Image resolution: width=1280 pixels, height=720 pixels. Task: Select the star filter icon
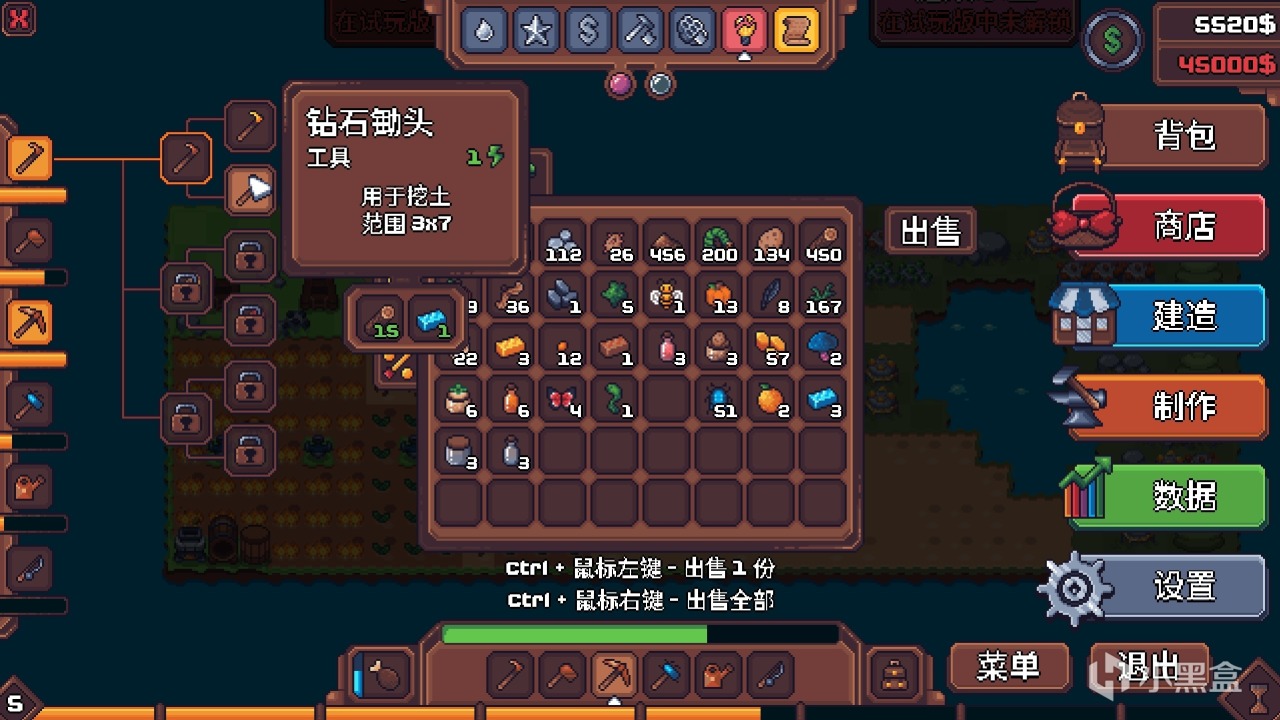click(537, 29)
